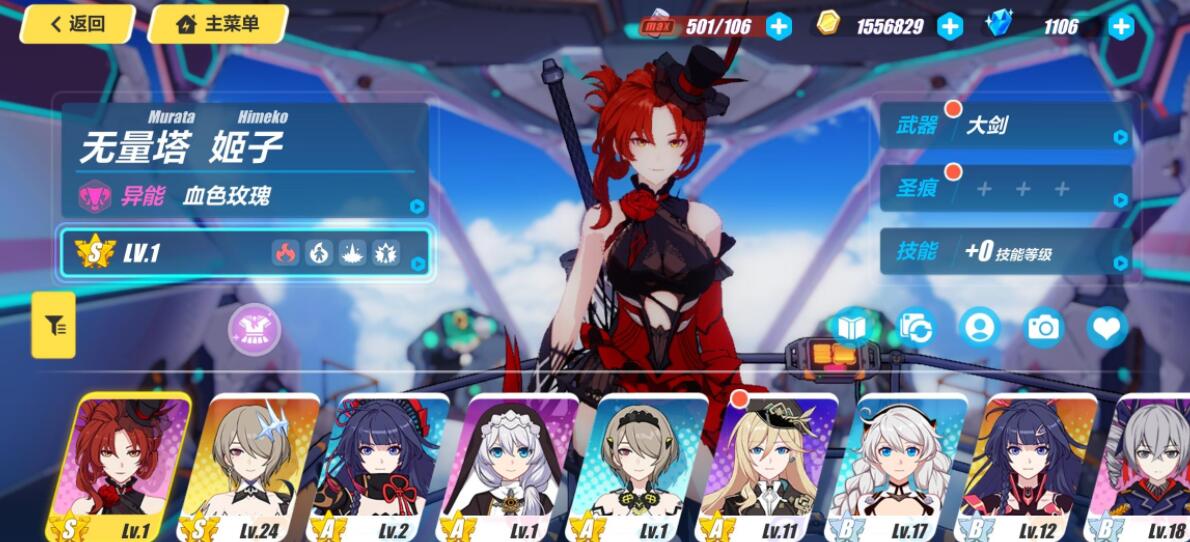The image size is (1190, 542).
Task: Add blue crystals with the plus button
Action: (1121, 27)
